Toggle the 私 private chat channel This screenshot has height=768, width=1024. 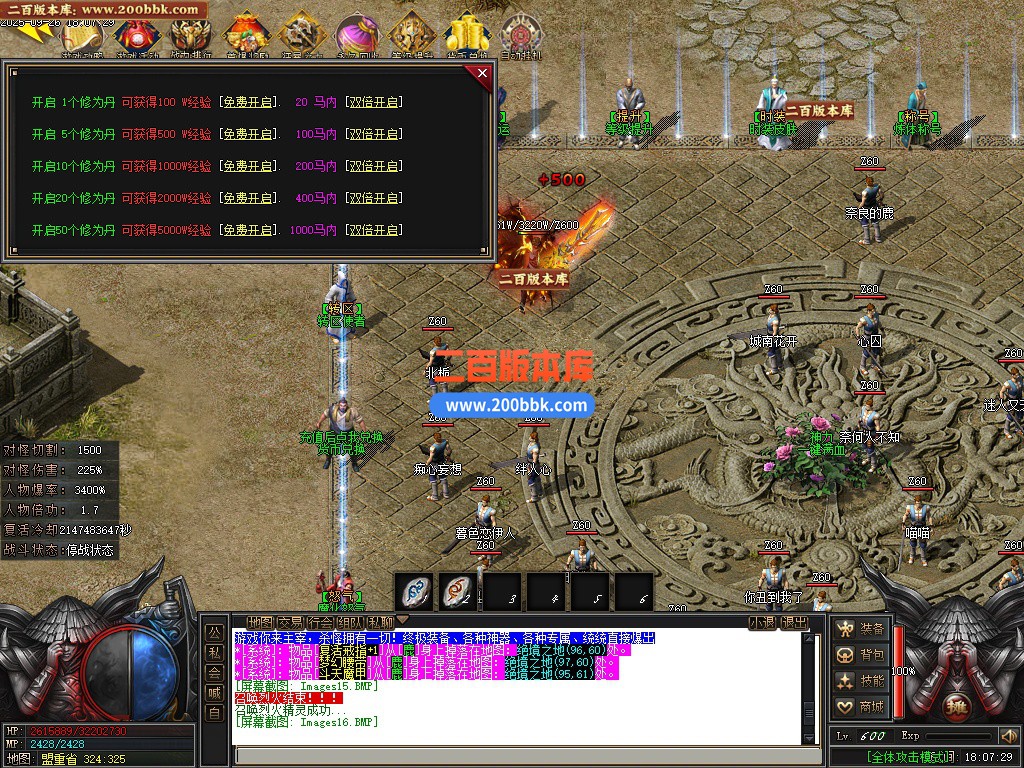pyautogui.click(x=214, y=652)
